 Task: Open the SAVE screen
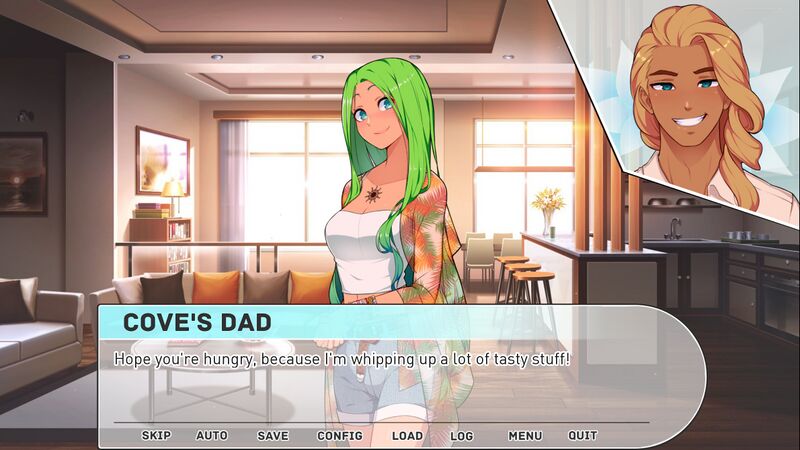(x=272, y=436)
